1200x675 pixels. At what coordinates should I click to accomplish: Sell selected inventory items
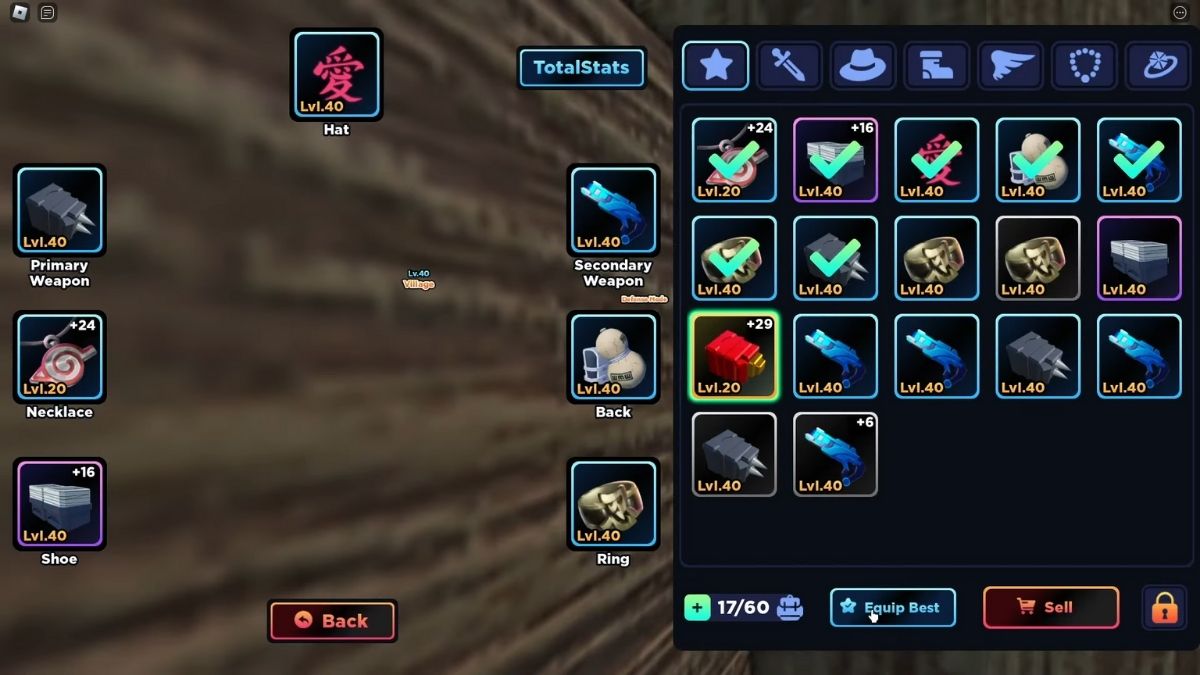1050,607
